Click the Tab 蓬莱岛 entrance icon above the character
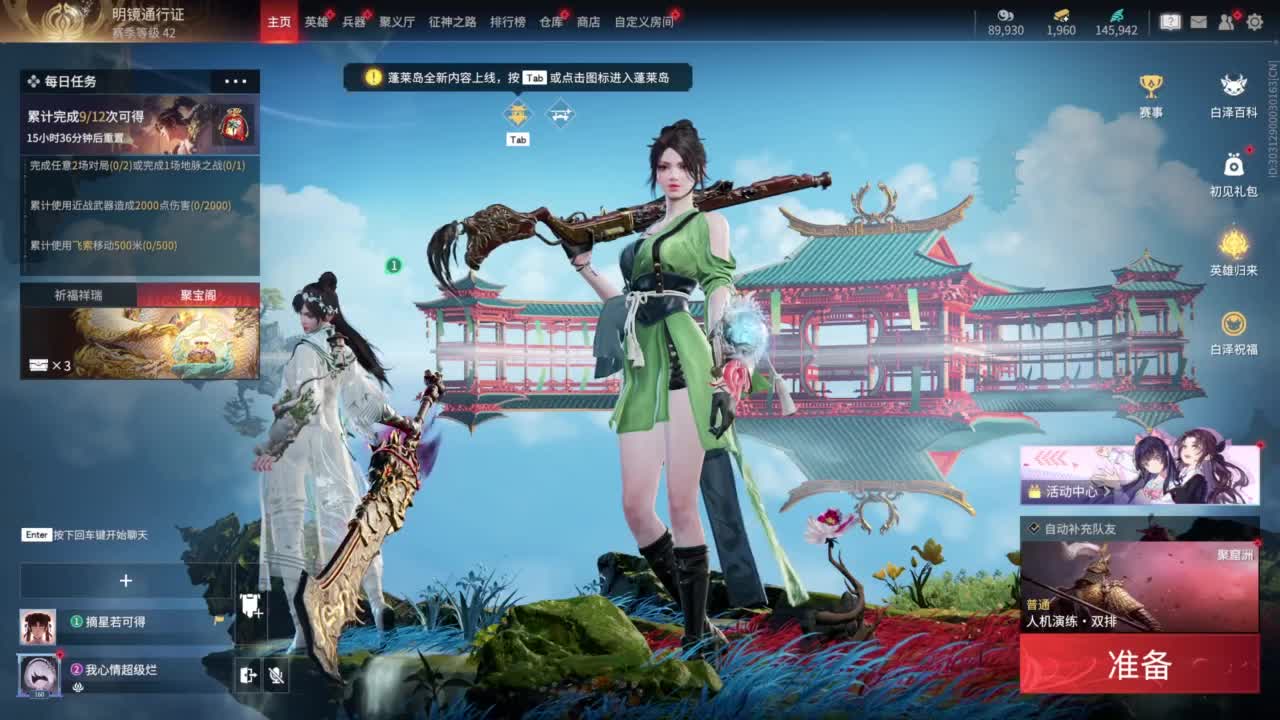The height and width of the screenshot is (720, 1280). [x=517, y=113]
